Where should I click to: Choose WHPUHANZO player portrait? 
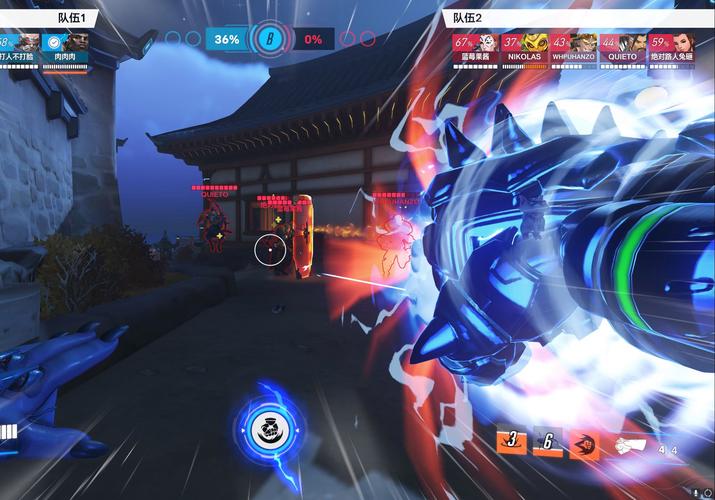573,48
